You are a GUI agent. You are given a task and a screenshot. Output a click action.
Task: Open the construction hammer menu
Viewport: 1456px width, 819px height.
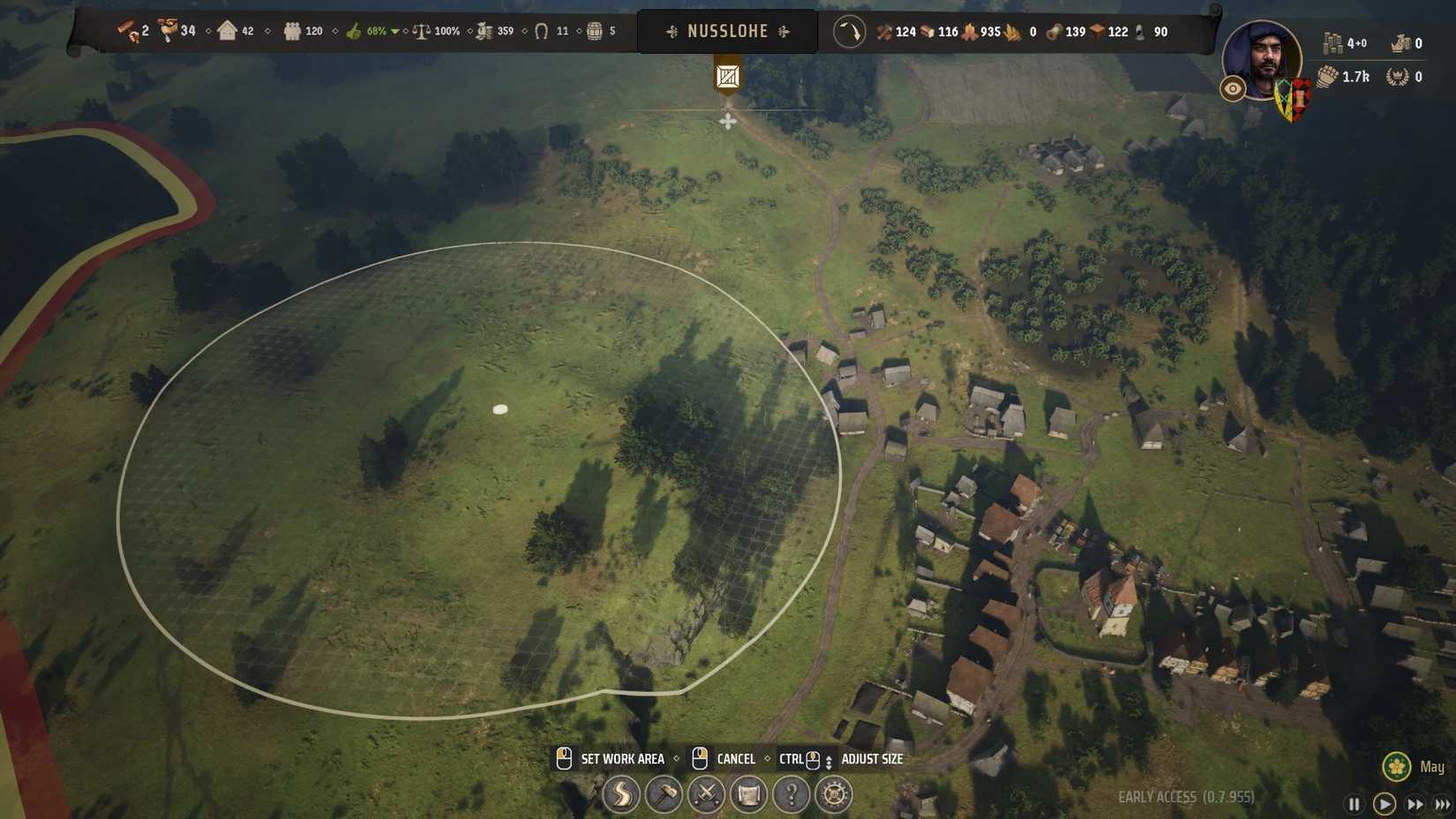[x=664, y=795]
